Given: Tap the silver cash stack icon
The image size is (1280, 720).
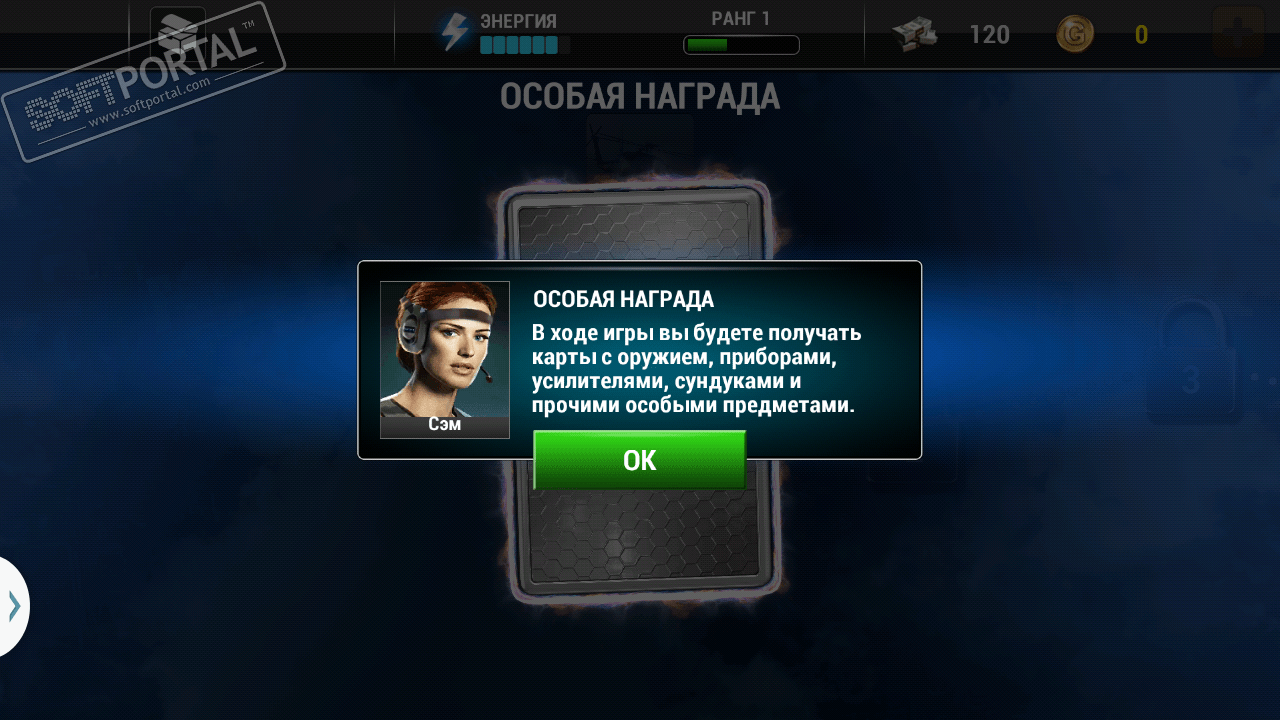Looking at the screenshot, I should tap(916, 35).
